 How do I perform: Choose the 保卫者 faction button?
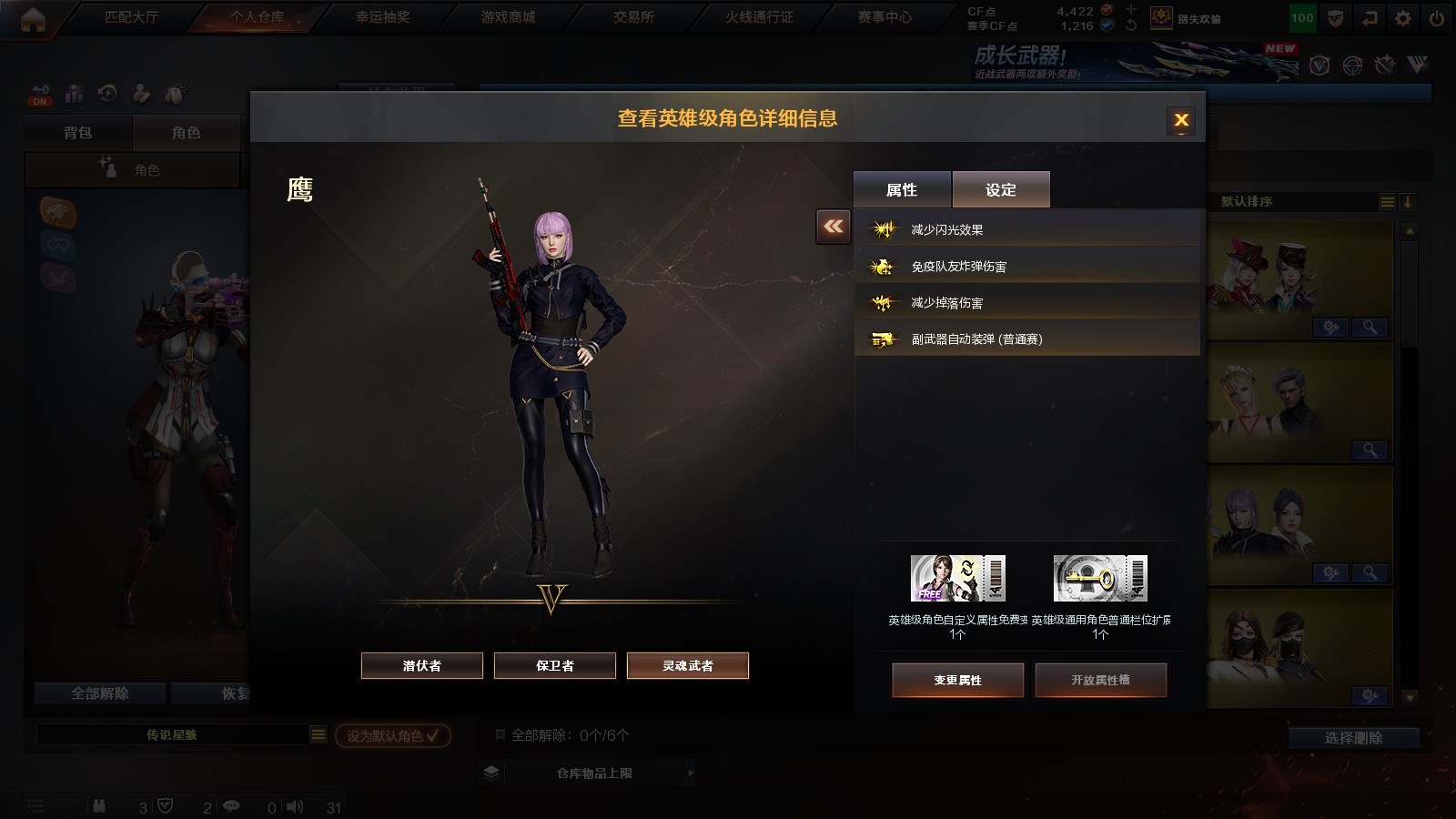555,665
